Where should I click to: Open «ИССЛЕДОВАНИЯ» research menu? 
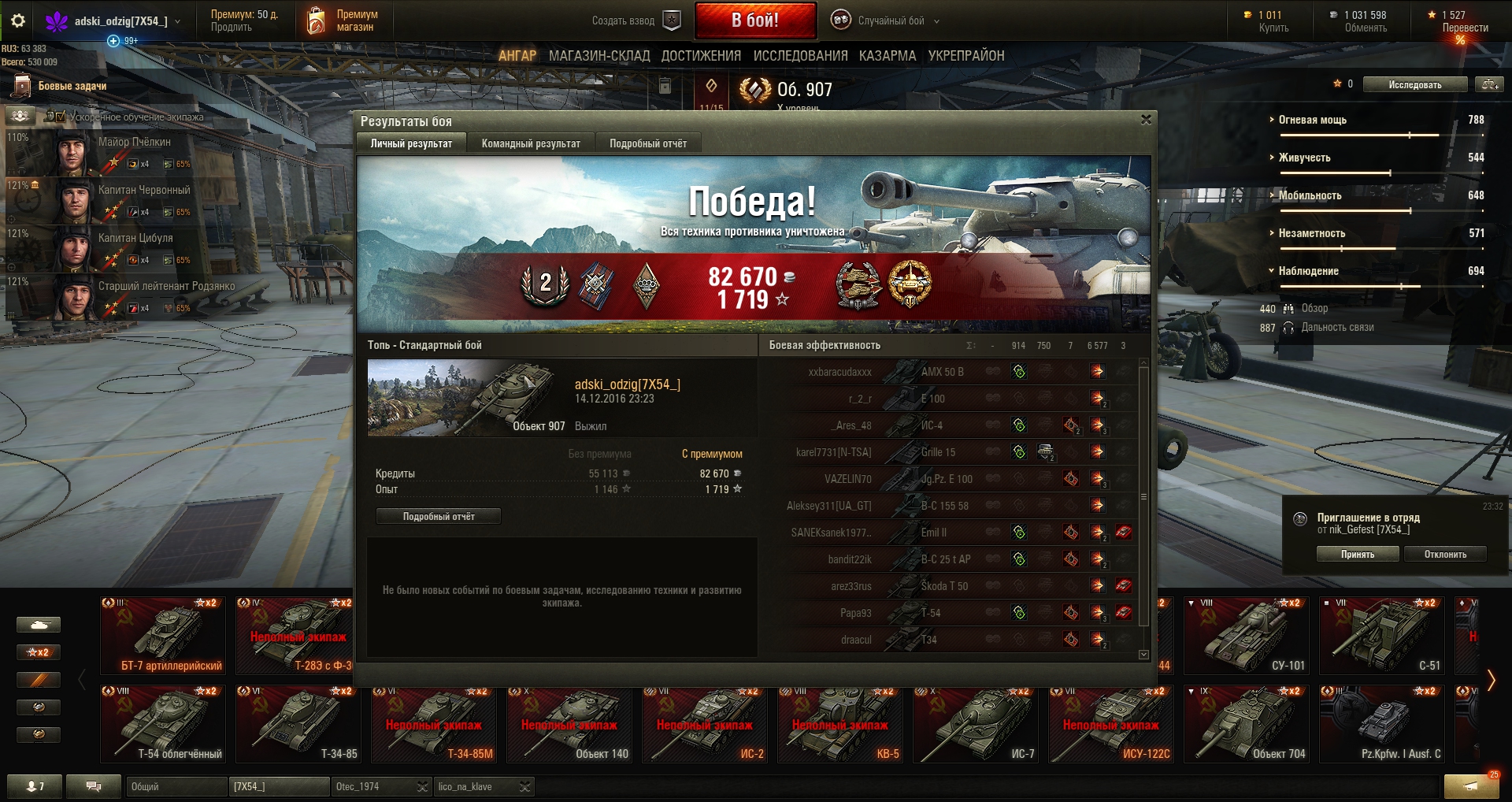[x=800, y=56]
